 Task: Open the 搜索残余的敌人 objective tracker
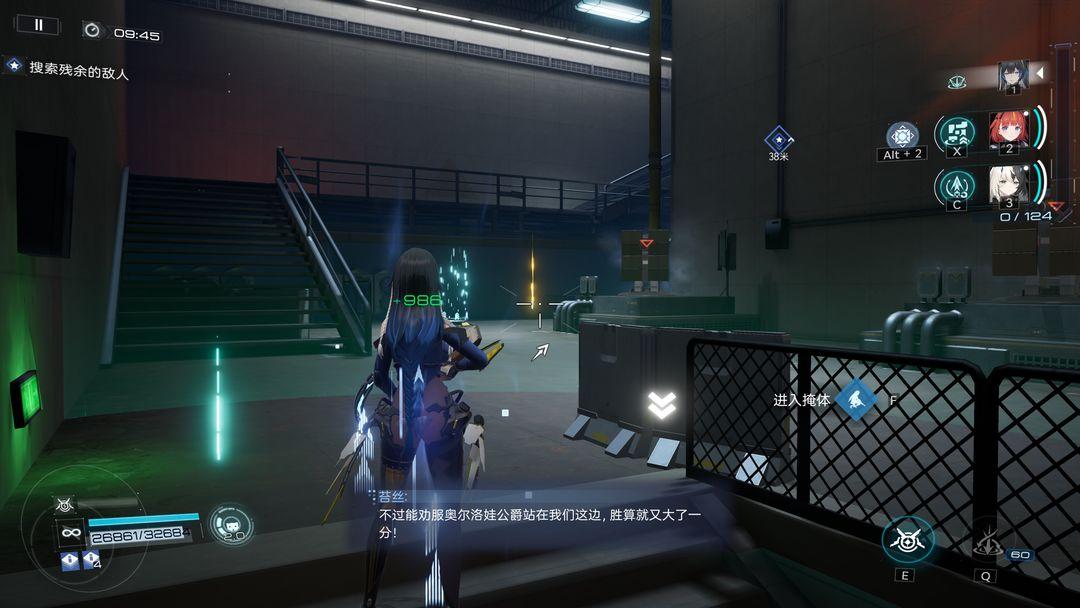(x=70, y=70)
